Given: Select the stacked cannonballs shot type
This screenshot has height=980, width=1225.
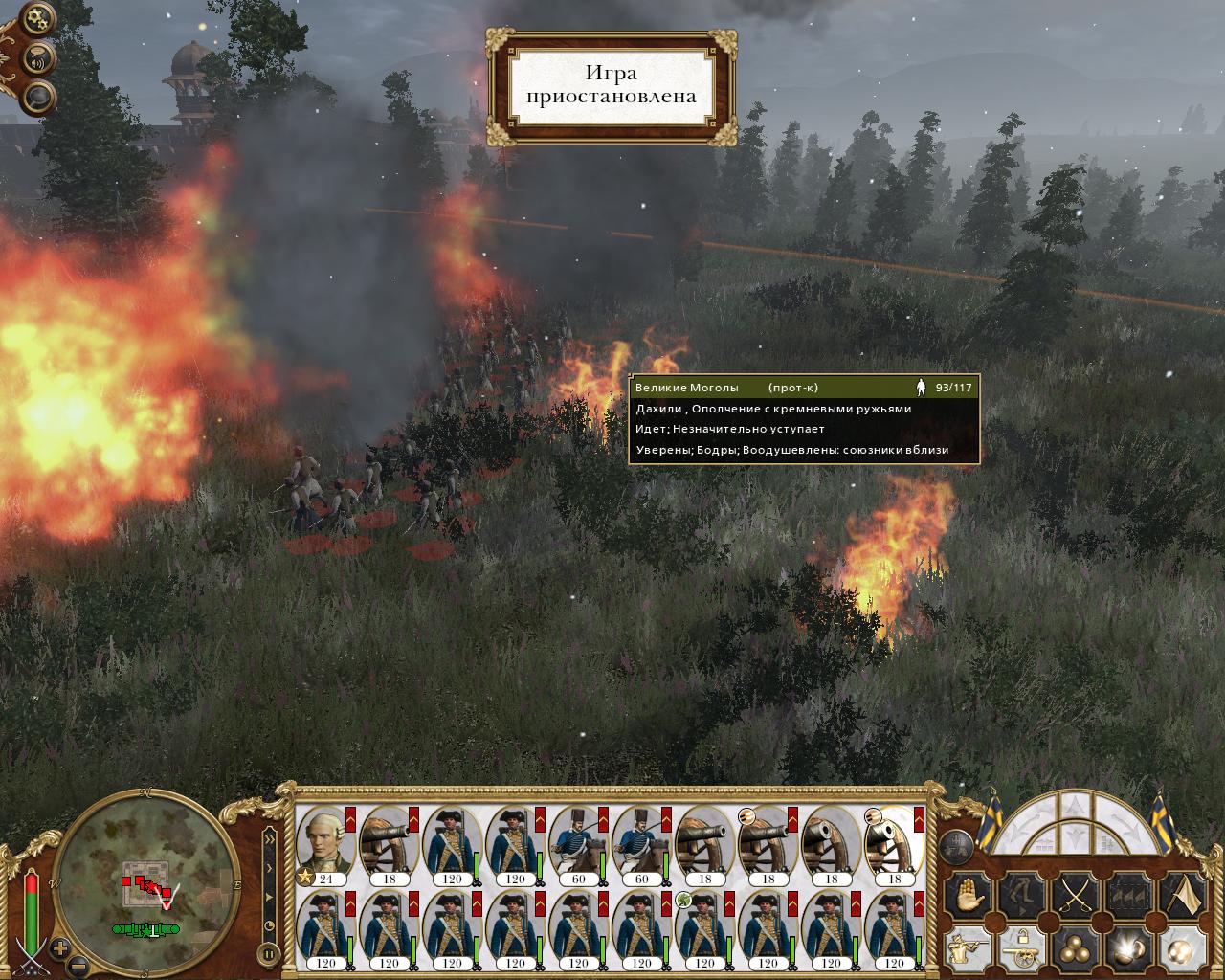Looking at the screenshot, I should [x=1075, y=950].
